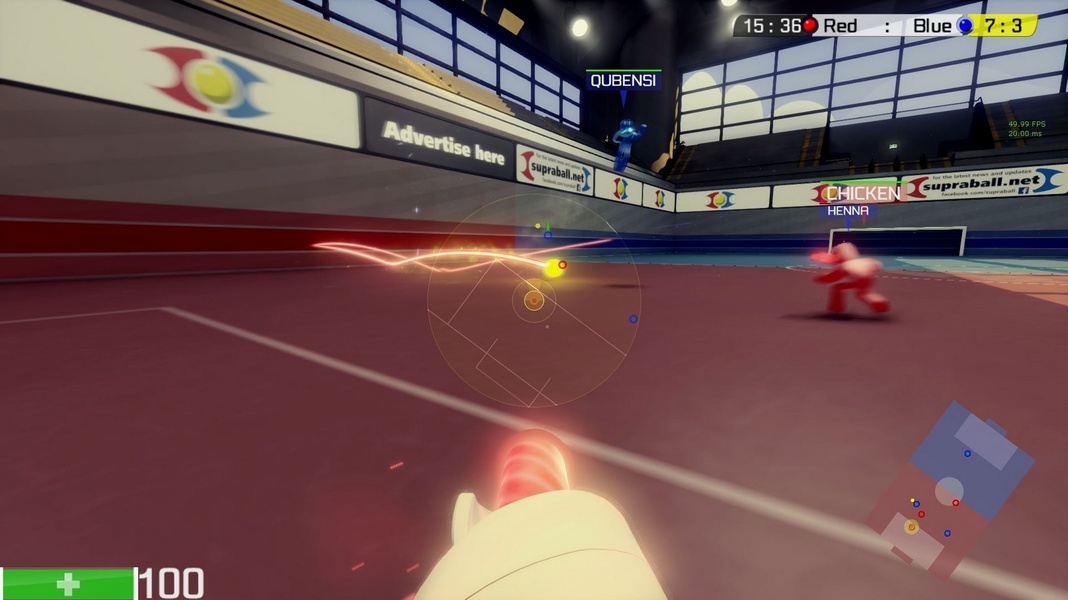Click the field minimap in the corner
This screenshot has width=1068, height=600.
coord(949,489)
